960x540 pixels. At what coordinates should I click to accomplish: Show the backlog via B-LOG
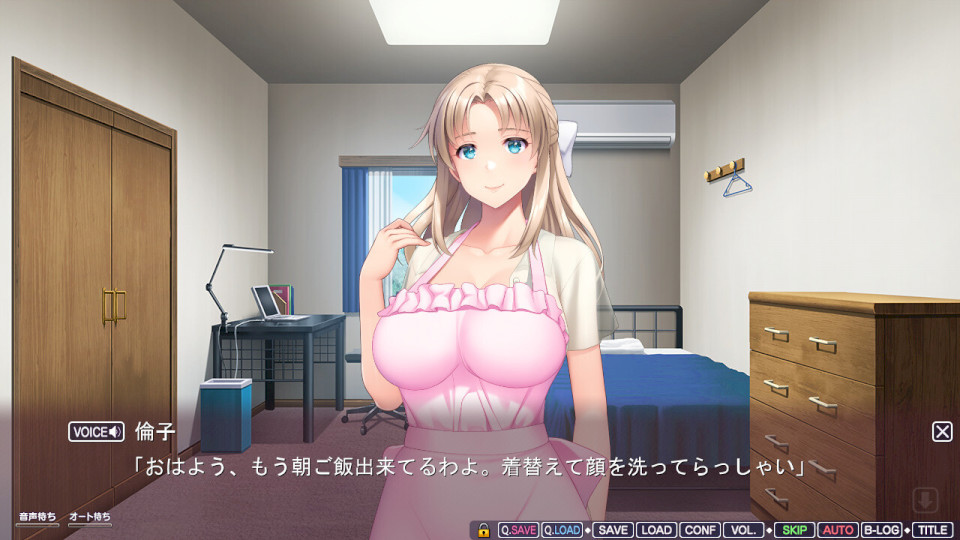[881, 530]
